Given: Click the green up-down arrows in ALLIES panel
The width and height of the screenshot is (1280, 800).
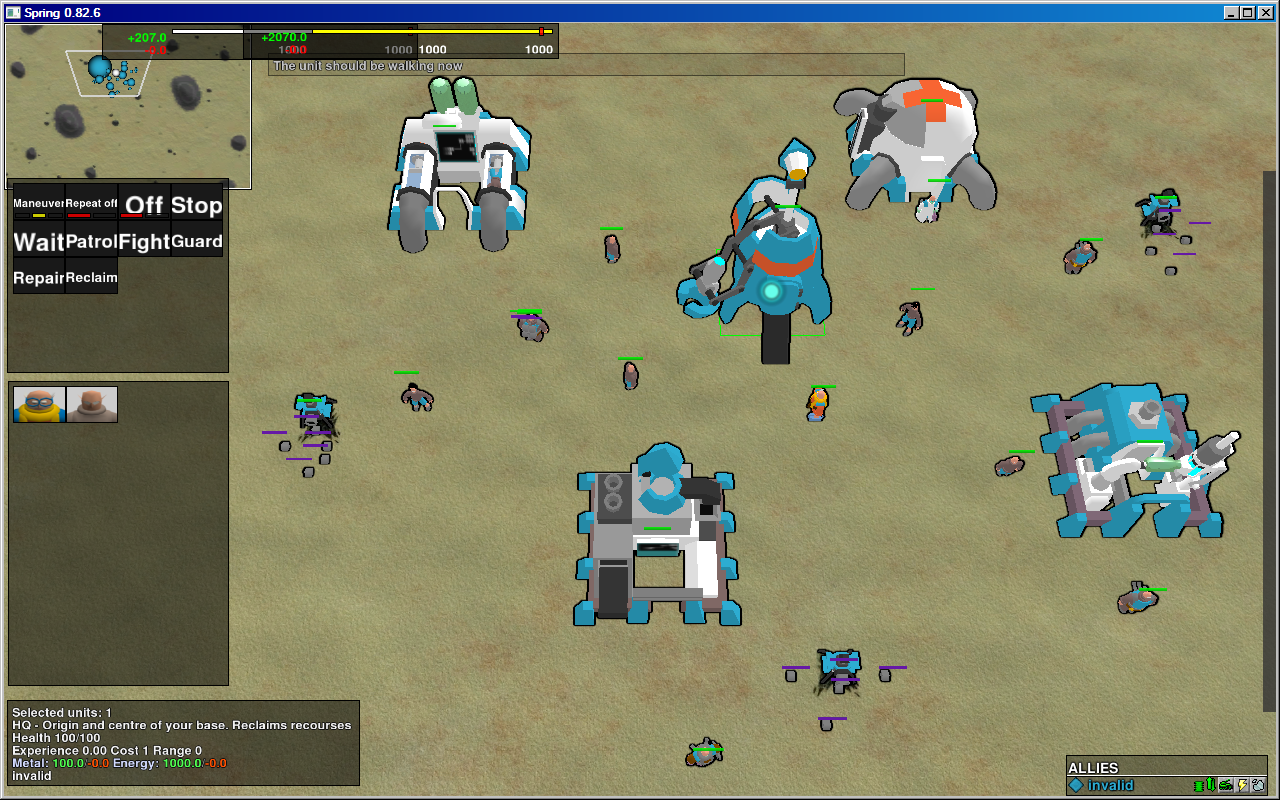Looking at the screenshot, I should (1210, 785).
